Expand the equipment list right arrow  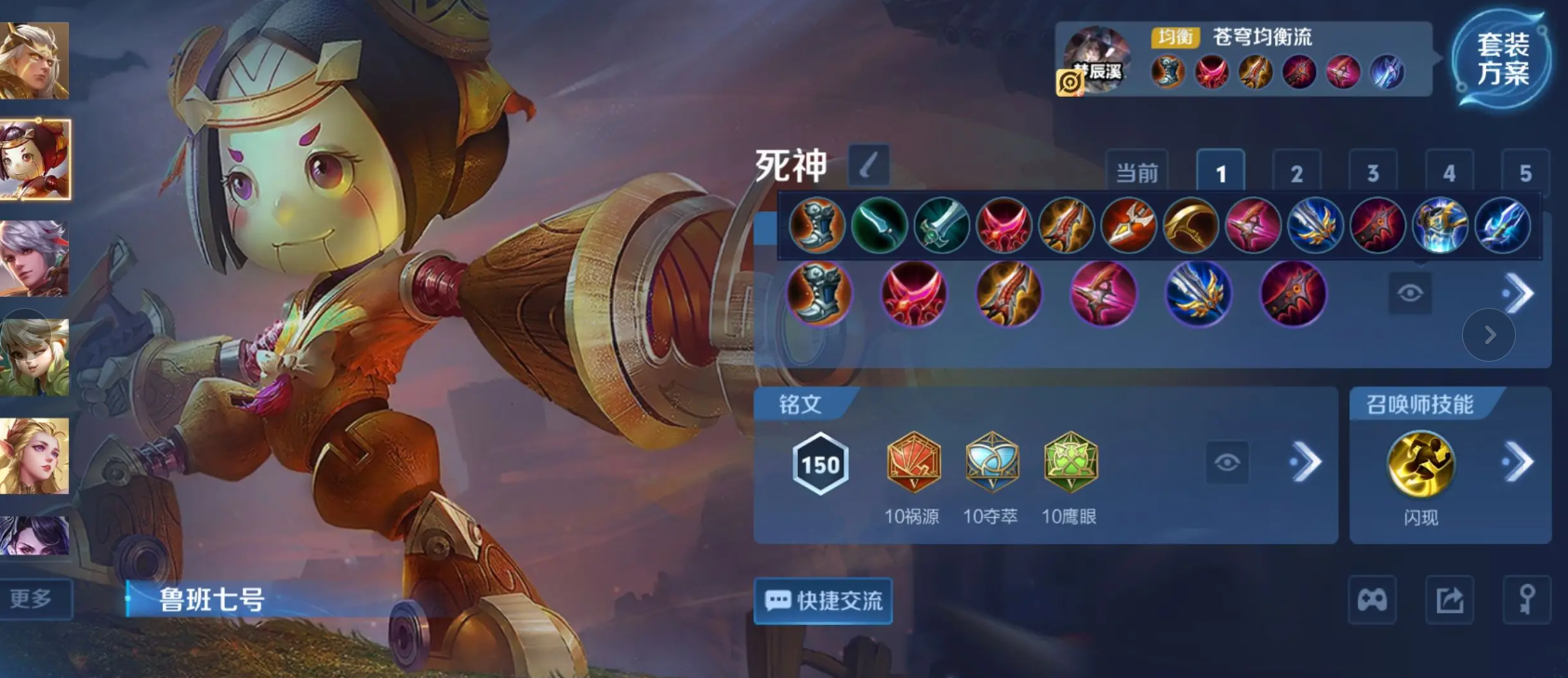point(1517,293)
